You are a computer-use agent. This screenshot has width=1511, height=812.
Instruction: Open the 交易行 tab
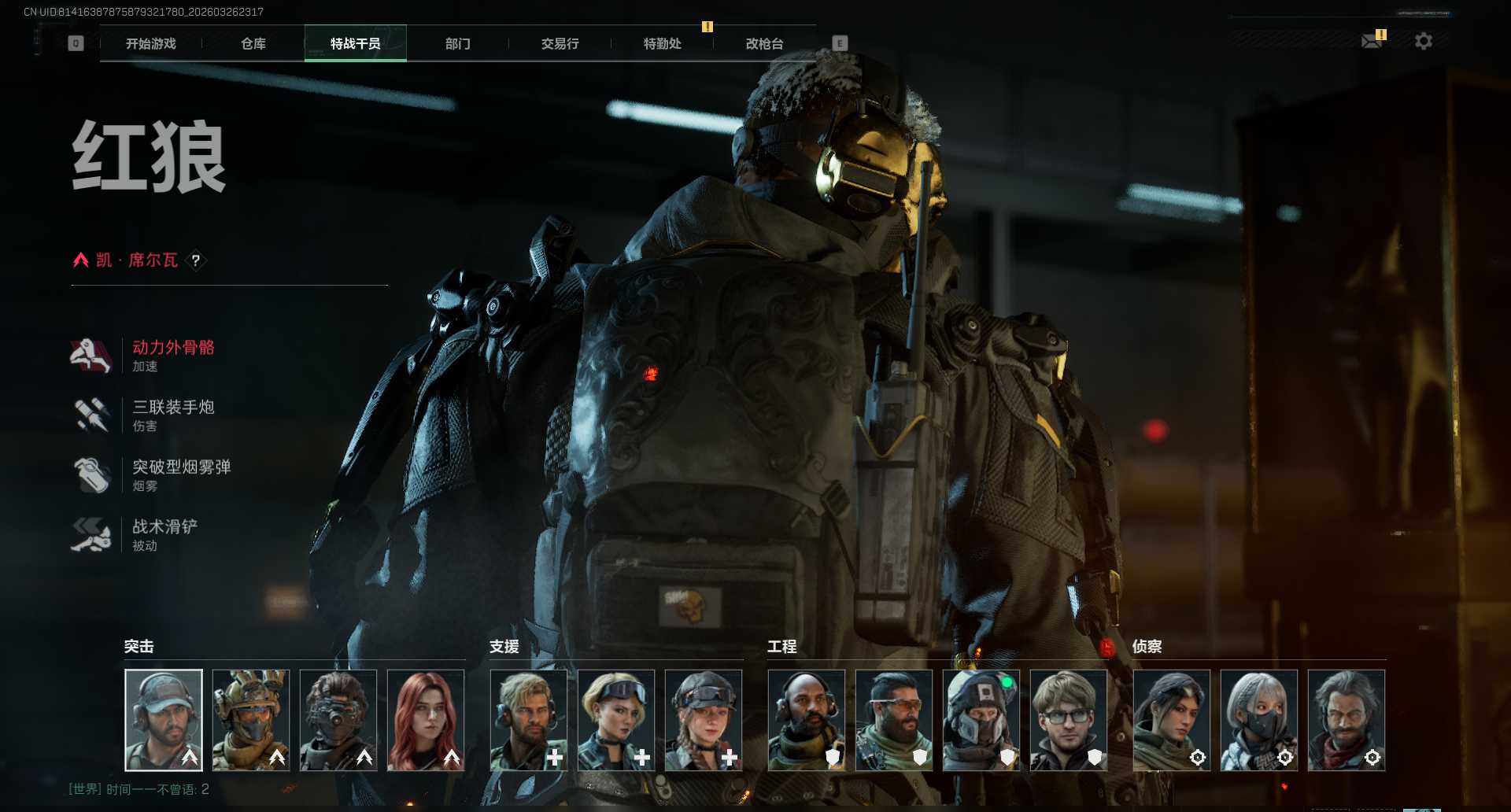tap(560, 44)
